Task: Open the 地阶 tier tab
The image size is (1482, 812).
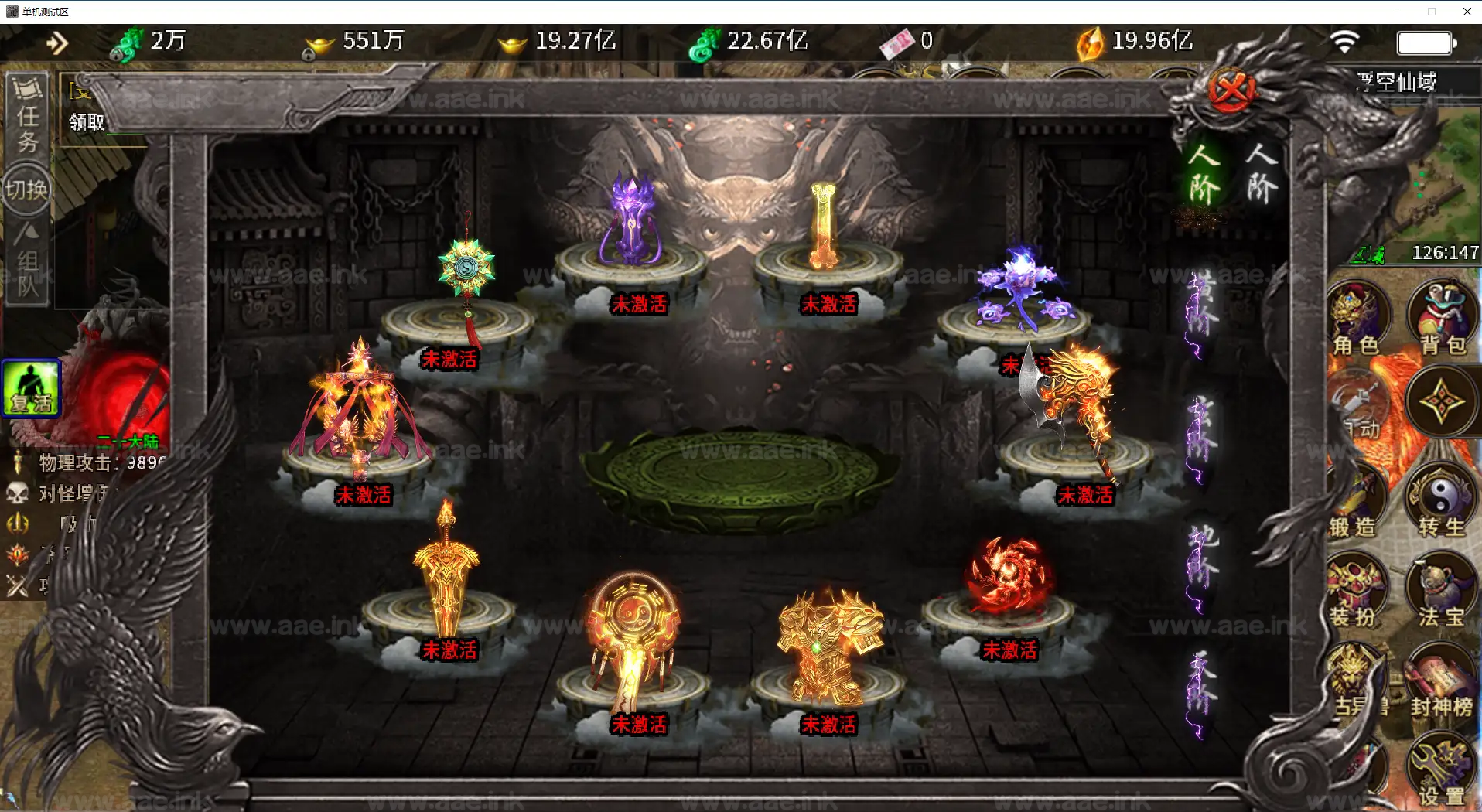Action: tap(1200, 561)
